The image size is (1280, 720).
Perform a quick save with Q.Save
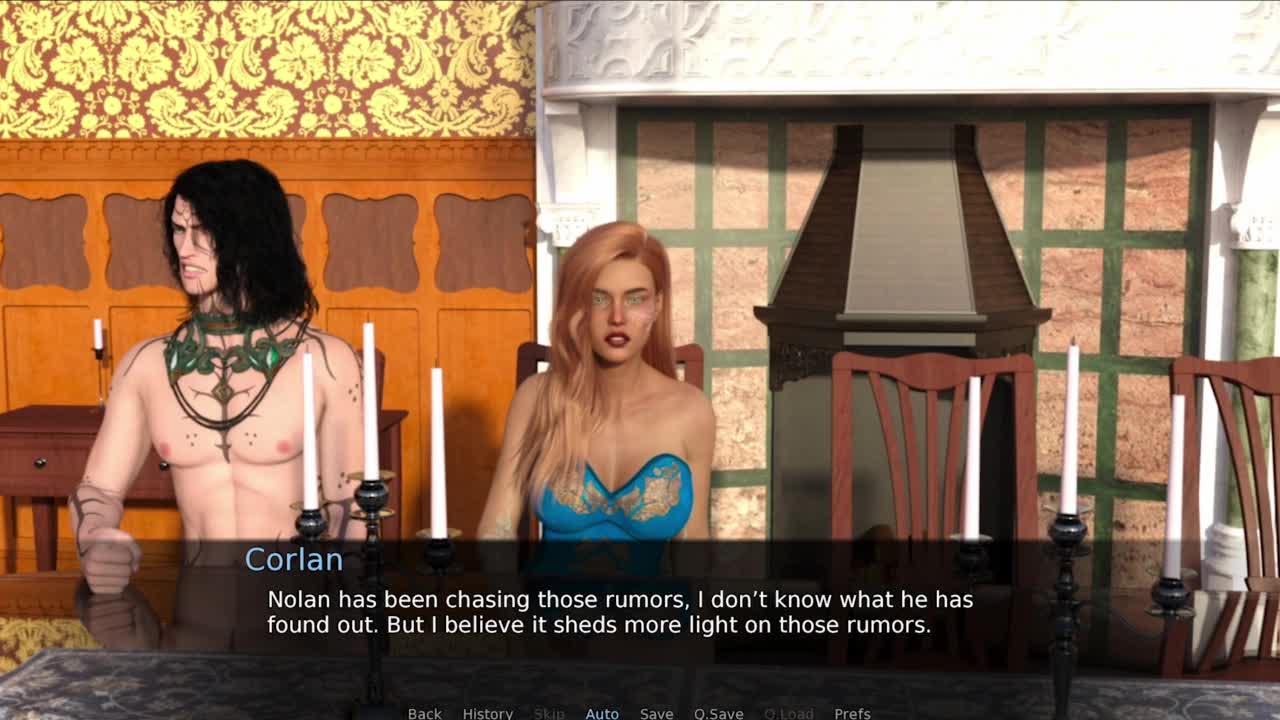tap(719, 713)
